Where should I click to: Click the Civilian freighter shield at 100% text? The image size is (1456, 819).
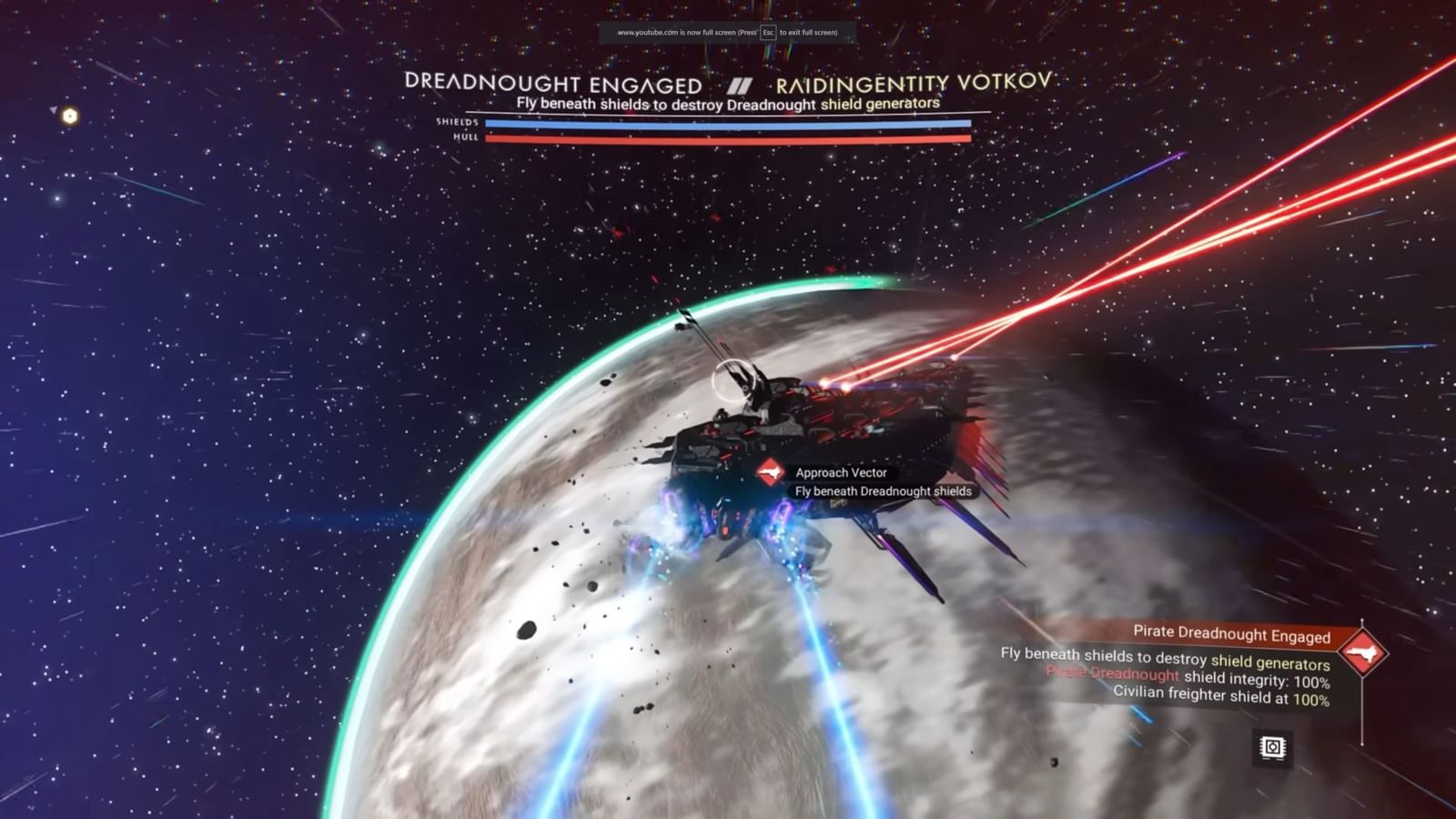(1222, 694)
